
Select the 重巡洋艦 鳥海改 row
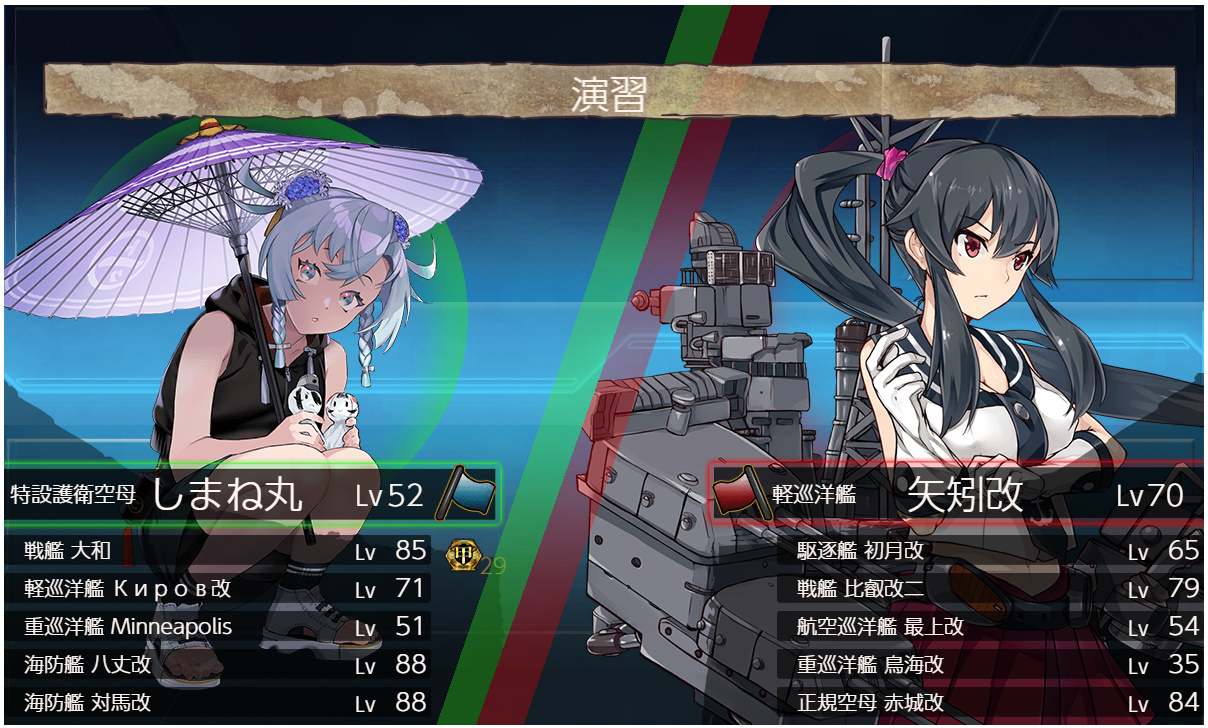pyautogui.click(x=990, y=665)
